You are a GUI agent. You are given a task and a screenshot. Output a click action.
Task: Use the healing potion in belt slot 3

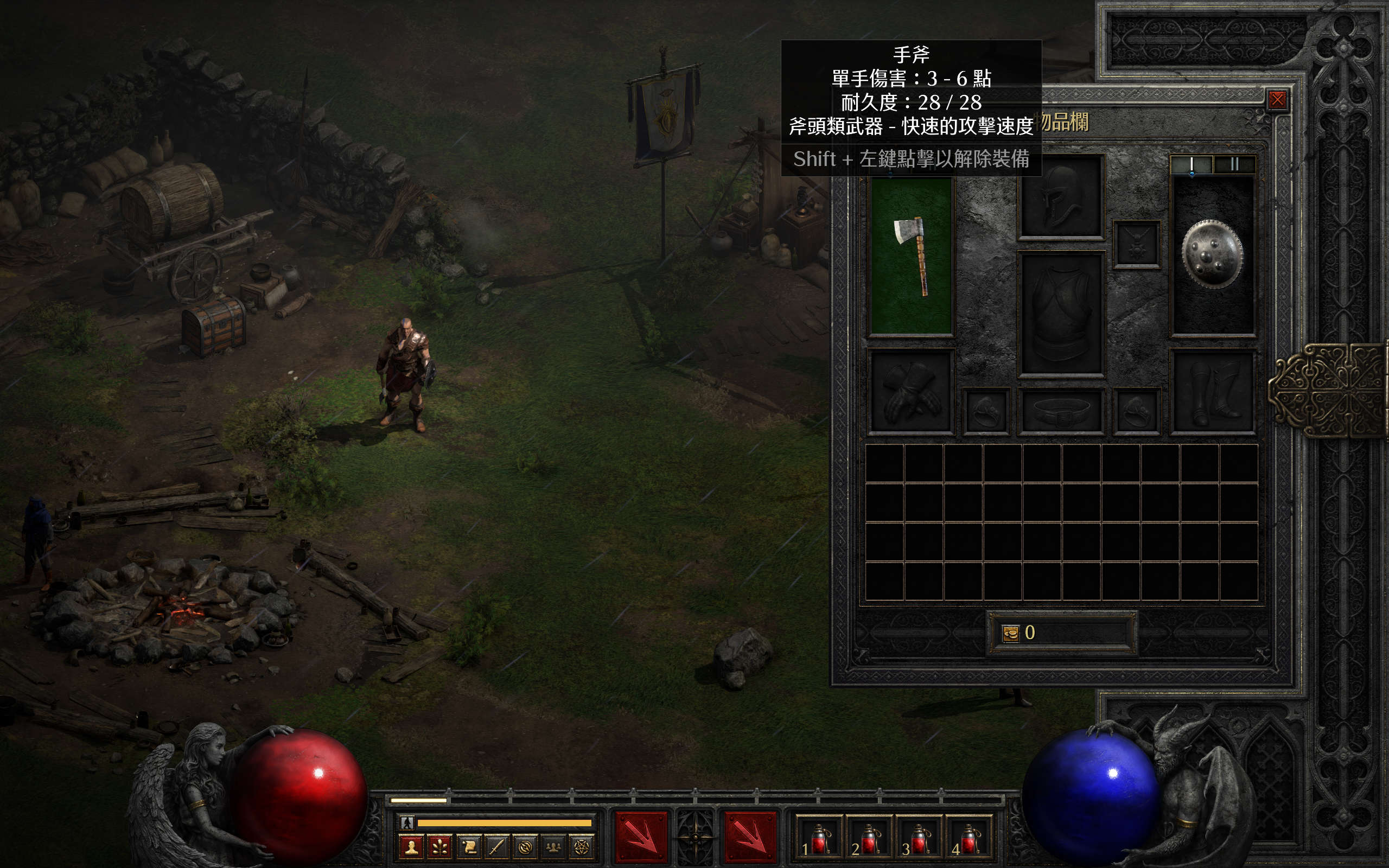pyautogui.click(x=919, y=839)
